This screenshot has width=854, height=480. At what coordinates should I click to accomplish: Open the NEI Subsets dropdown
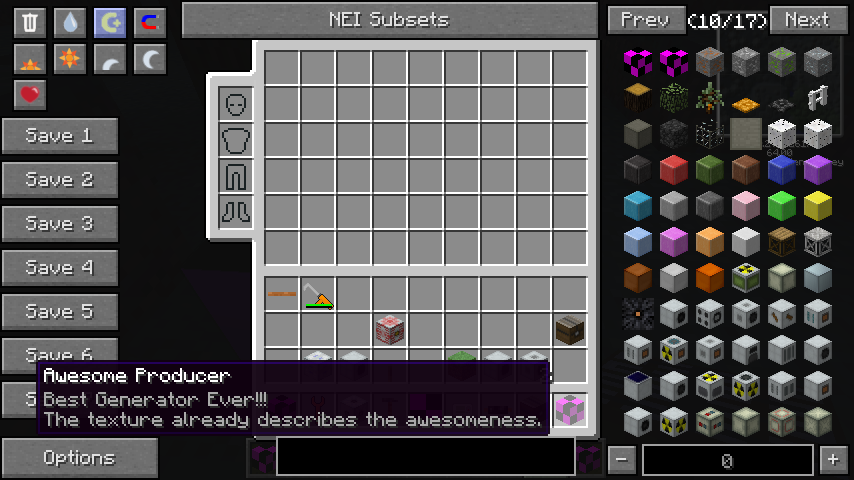tap(389, 20)
